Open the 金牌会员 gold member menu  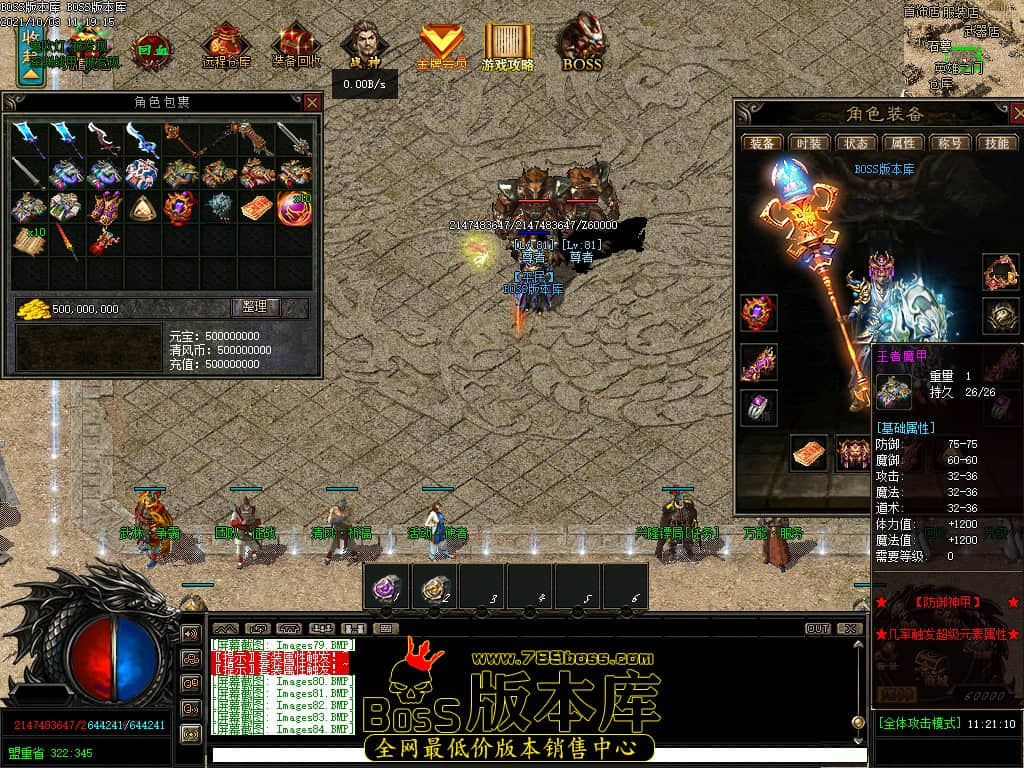[x=441, y=45]
